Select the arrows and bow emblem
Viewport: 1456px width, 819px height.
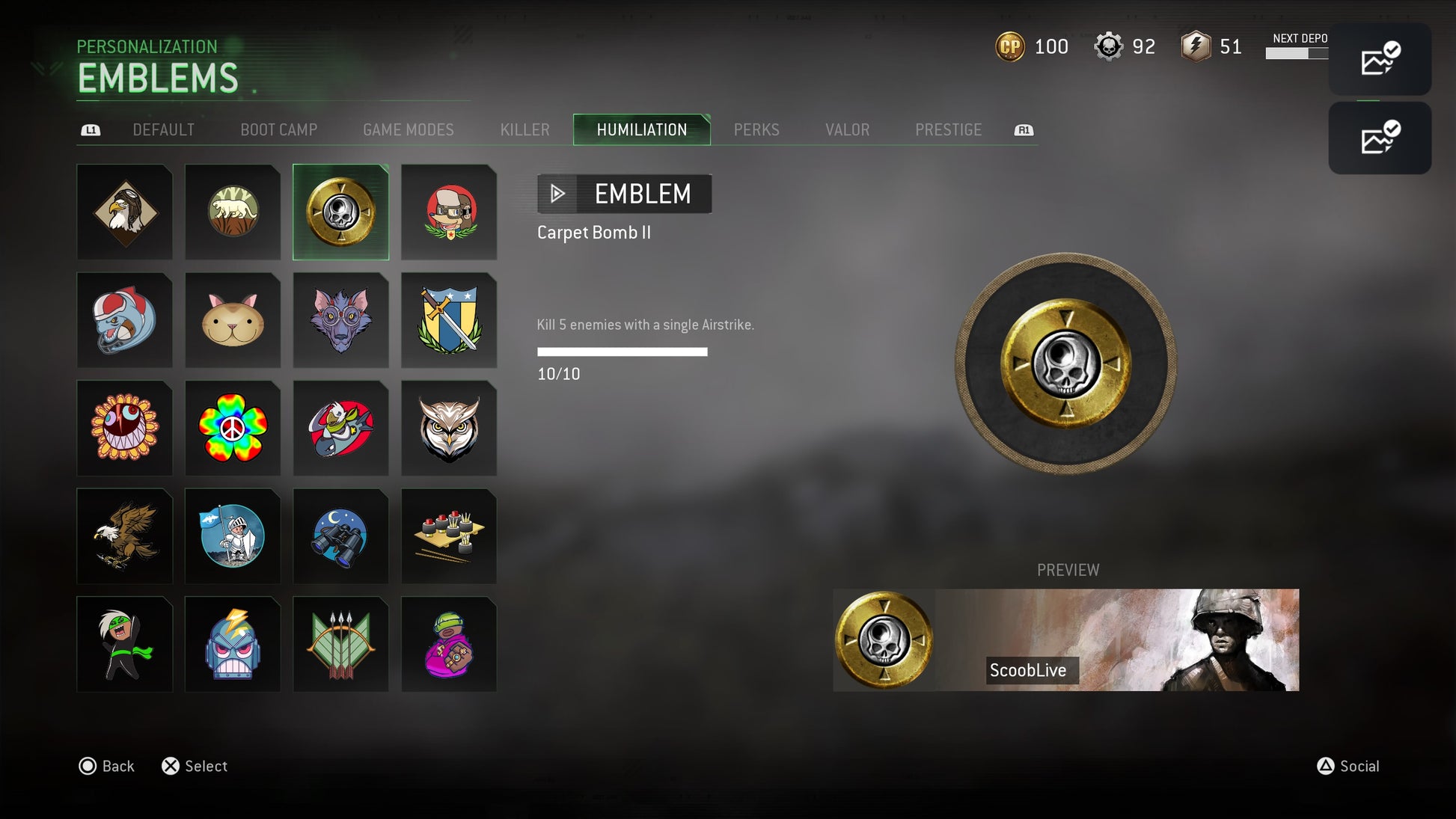pos(340,644)
